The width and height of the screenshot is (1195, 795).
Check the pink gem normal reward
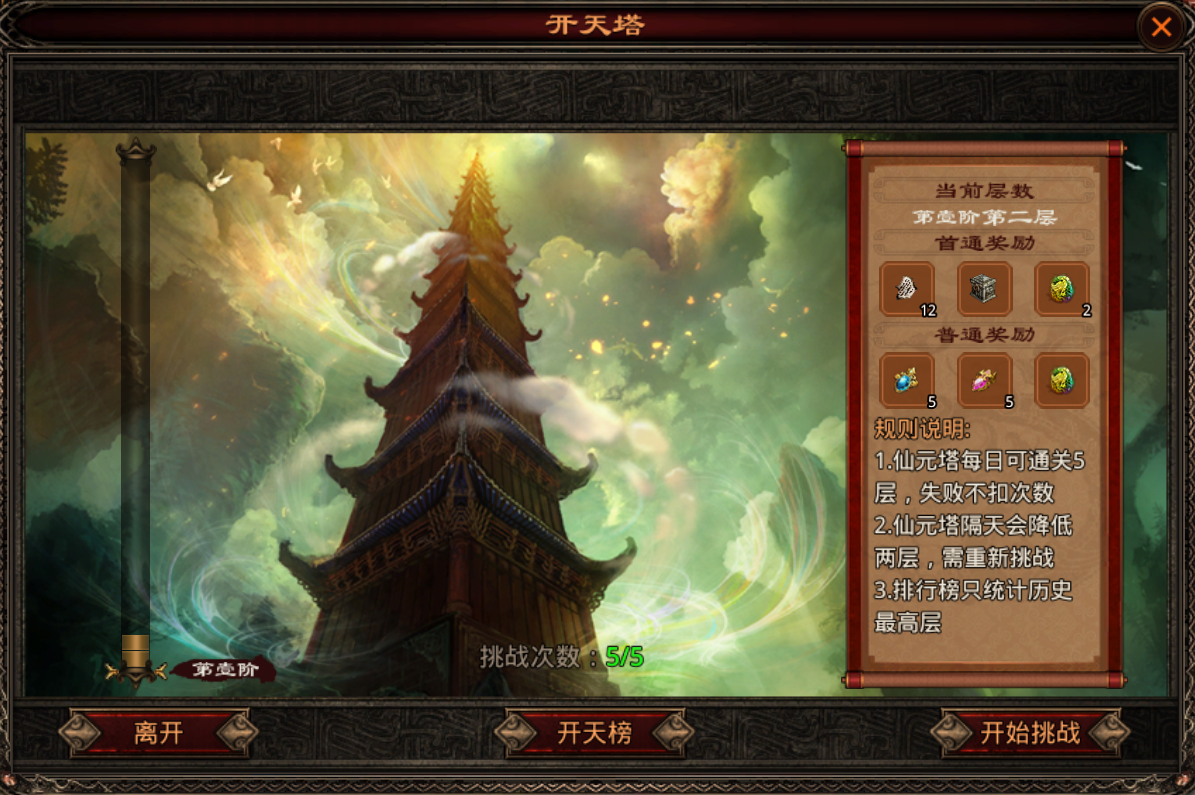985,380
